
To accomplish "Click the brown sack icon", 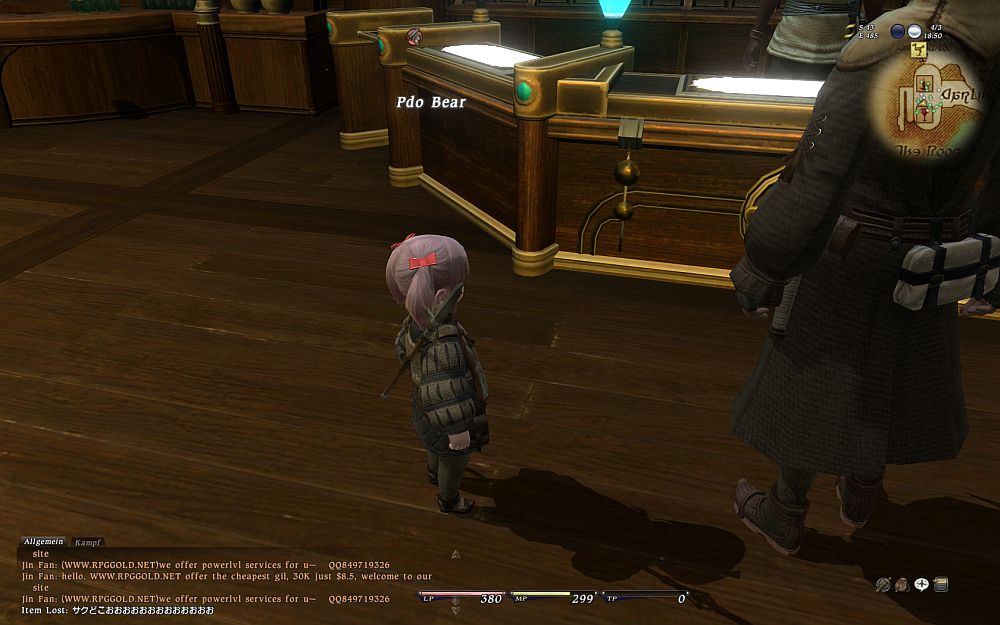I will (x=902, y=584).
